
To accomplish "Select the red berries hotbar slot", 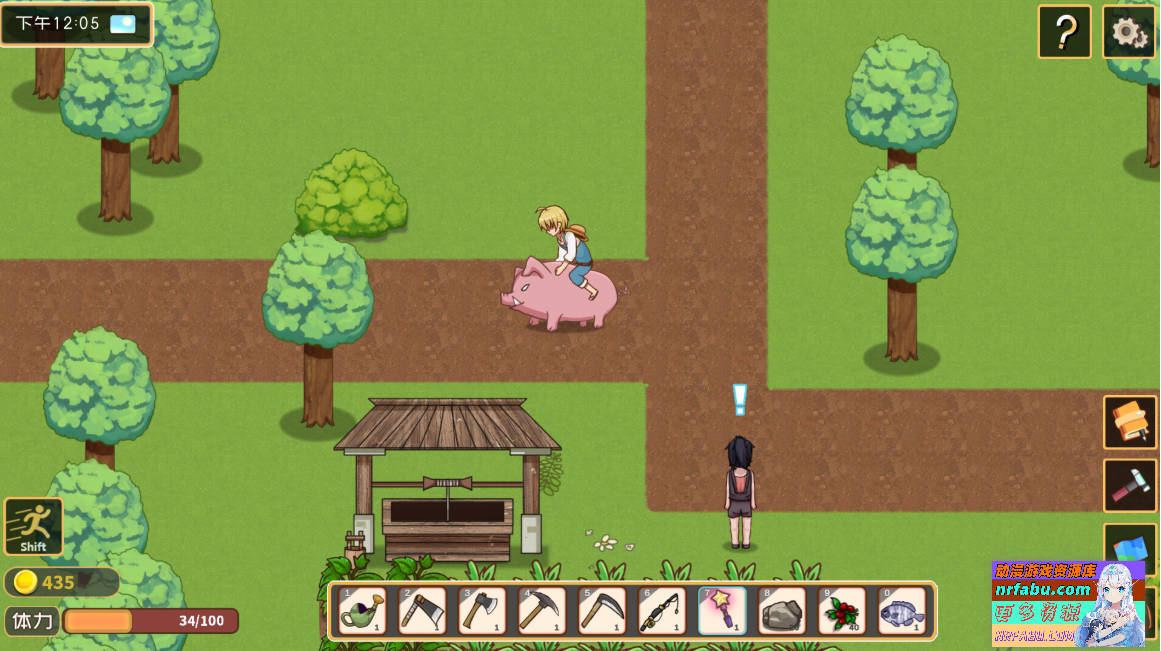I will (x=842, y=611).
